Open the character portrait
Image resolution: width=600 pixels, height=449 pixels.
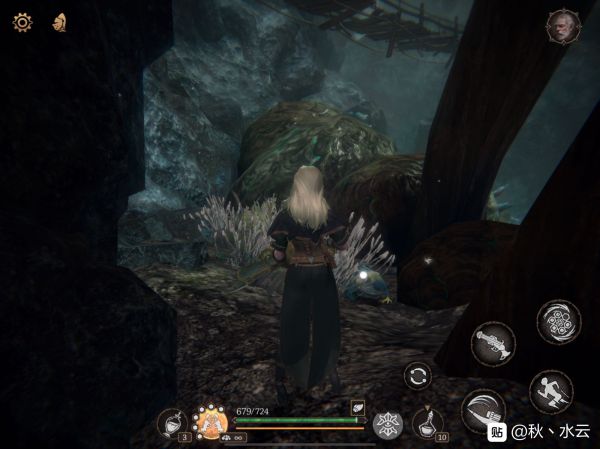tap(563, 26)
